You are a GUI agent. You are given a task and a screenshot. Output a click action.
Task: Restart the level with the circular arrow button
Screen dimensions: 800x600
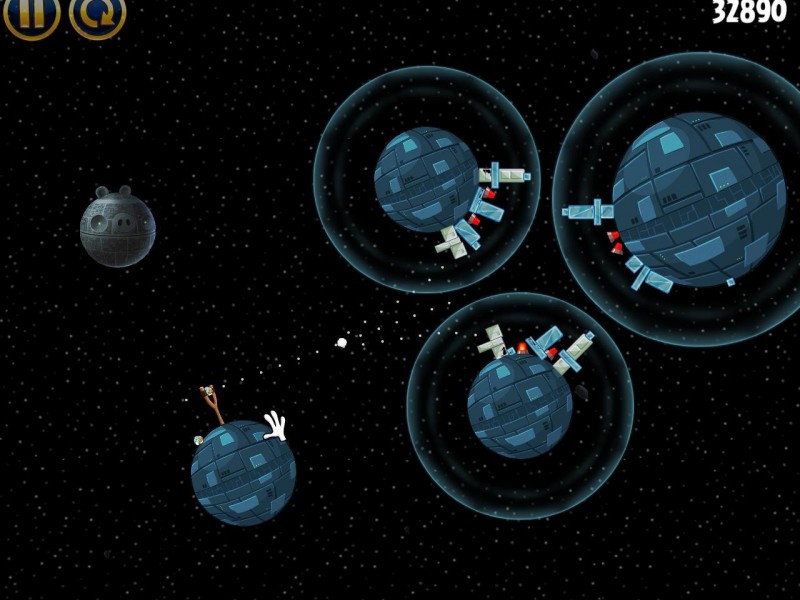point(97,13)
